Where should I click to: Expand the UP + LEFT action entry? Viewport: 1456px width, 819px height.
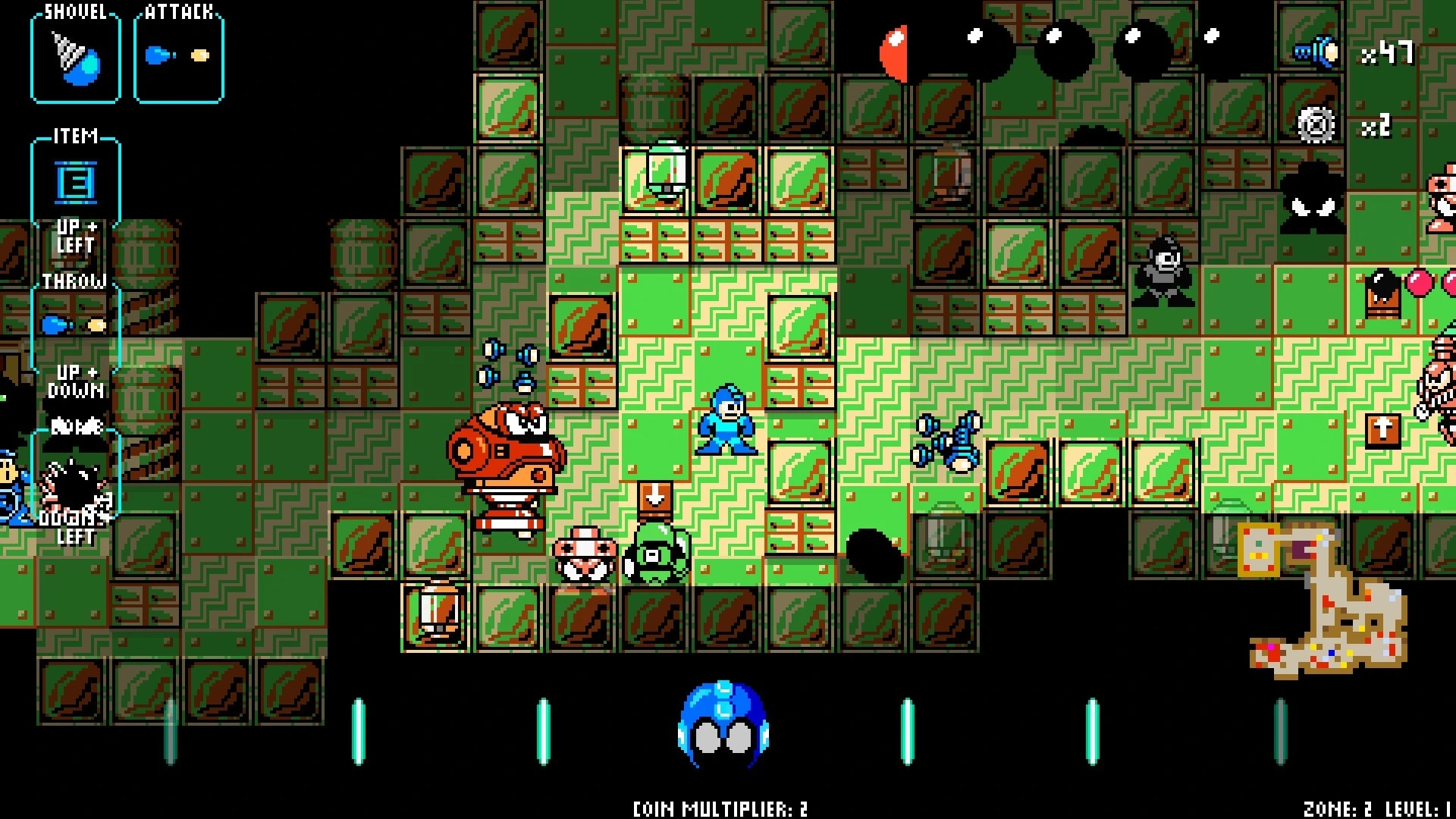(x=76, y=235)
